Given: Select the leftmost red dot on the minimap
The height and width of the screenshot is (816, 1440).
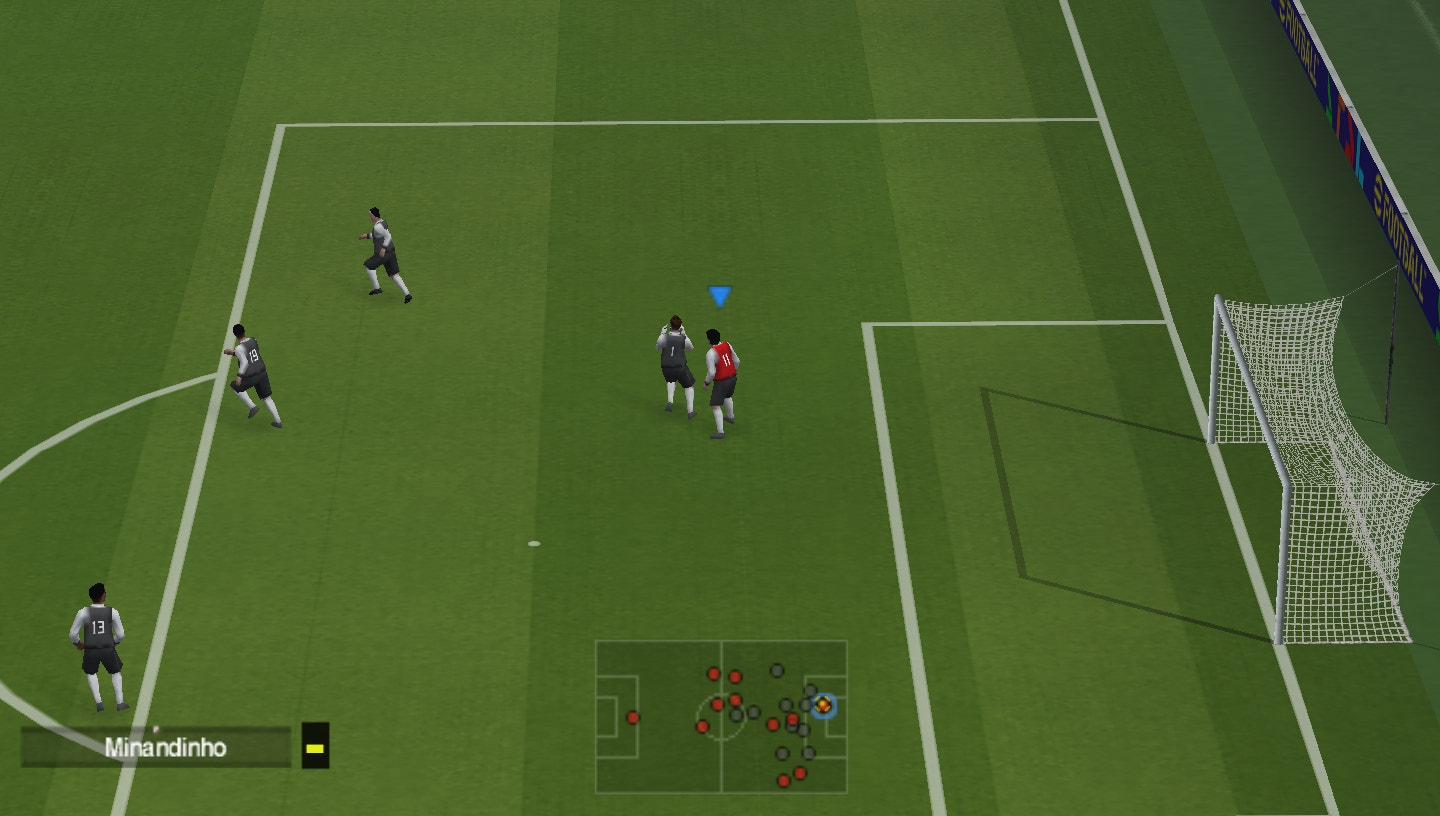Looking at the screenshot, I should tap(633, 717).
